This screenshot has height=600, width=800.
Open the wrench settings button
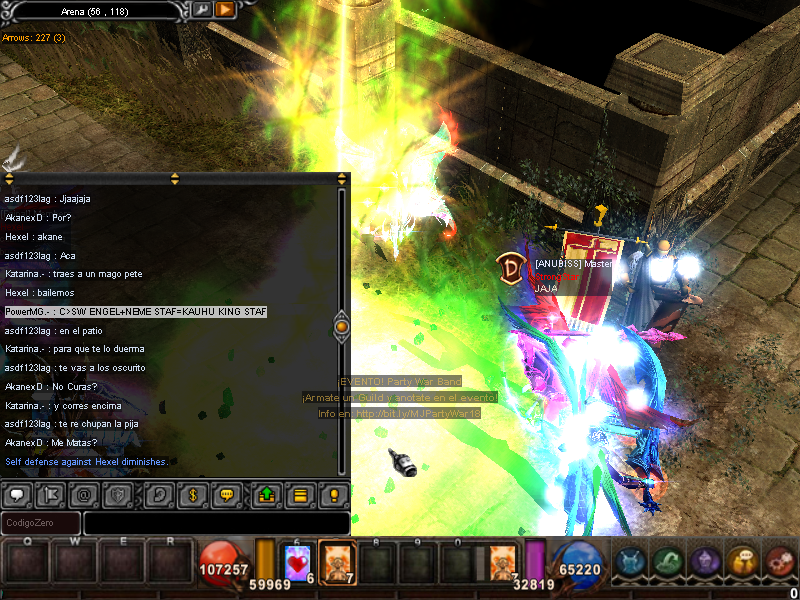[201, 9]
